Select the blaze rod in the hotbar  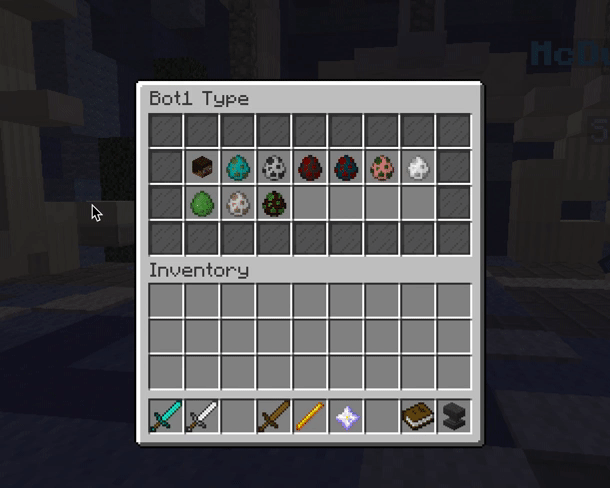point(310,416)
